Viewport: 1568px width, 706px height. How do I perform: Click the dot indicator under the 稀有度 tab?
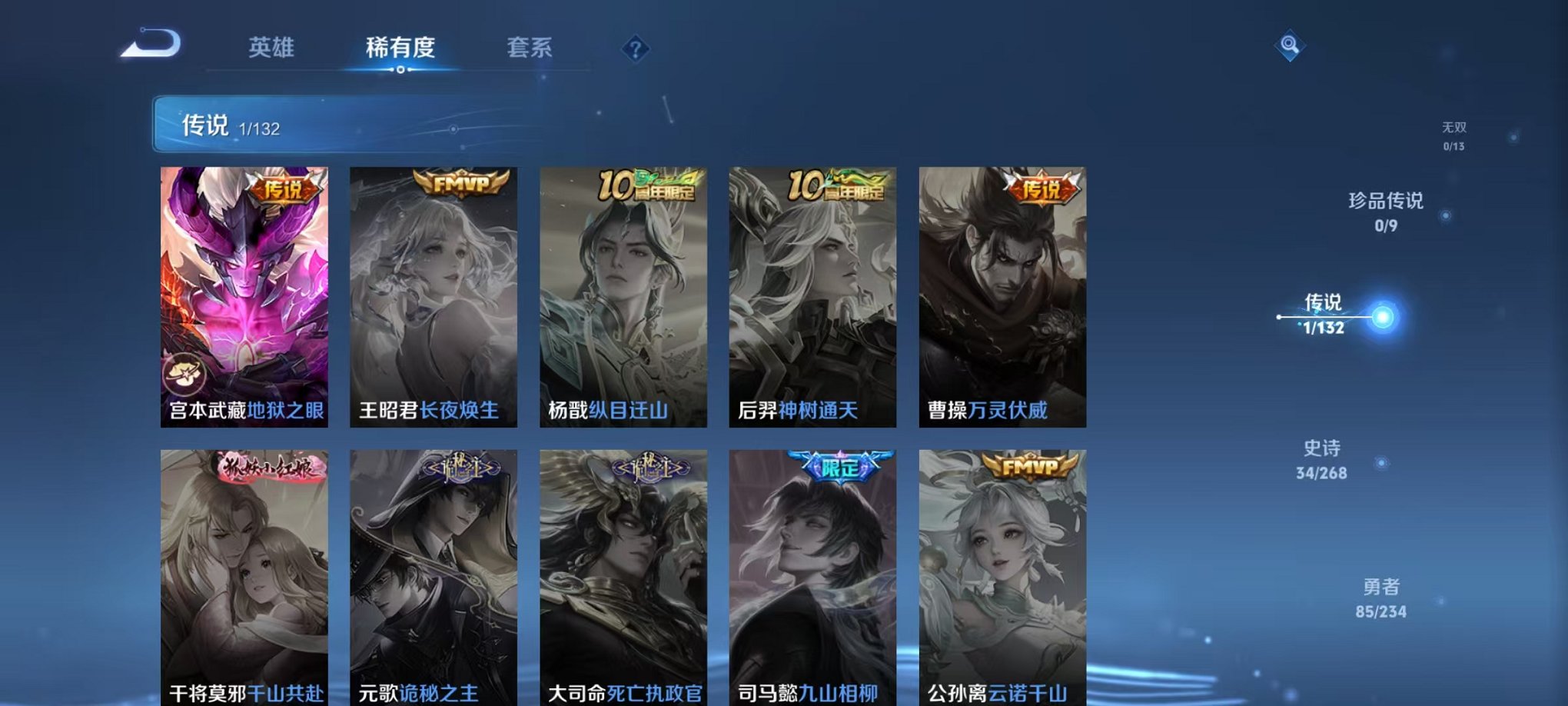(x=403, y=70)
